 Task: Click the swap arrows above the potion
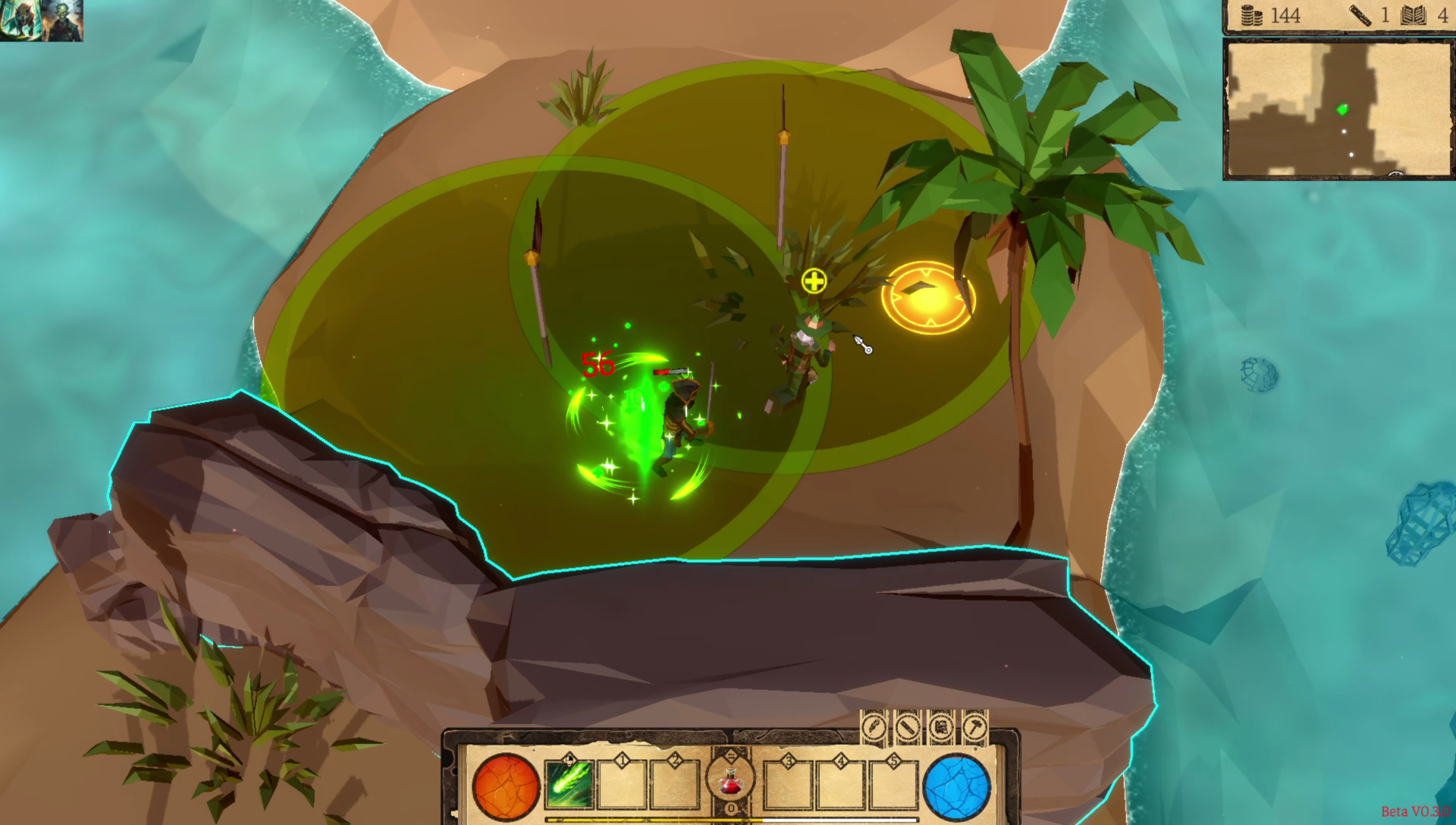click(x=731, y=755)
